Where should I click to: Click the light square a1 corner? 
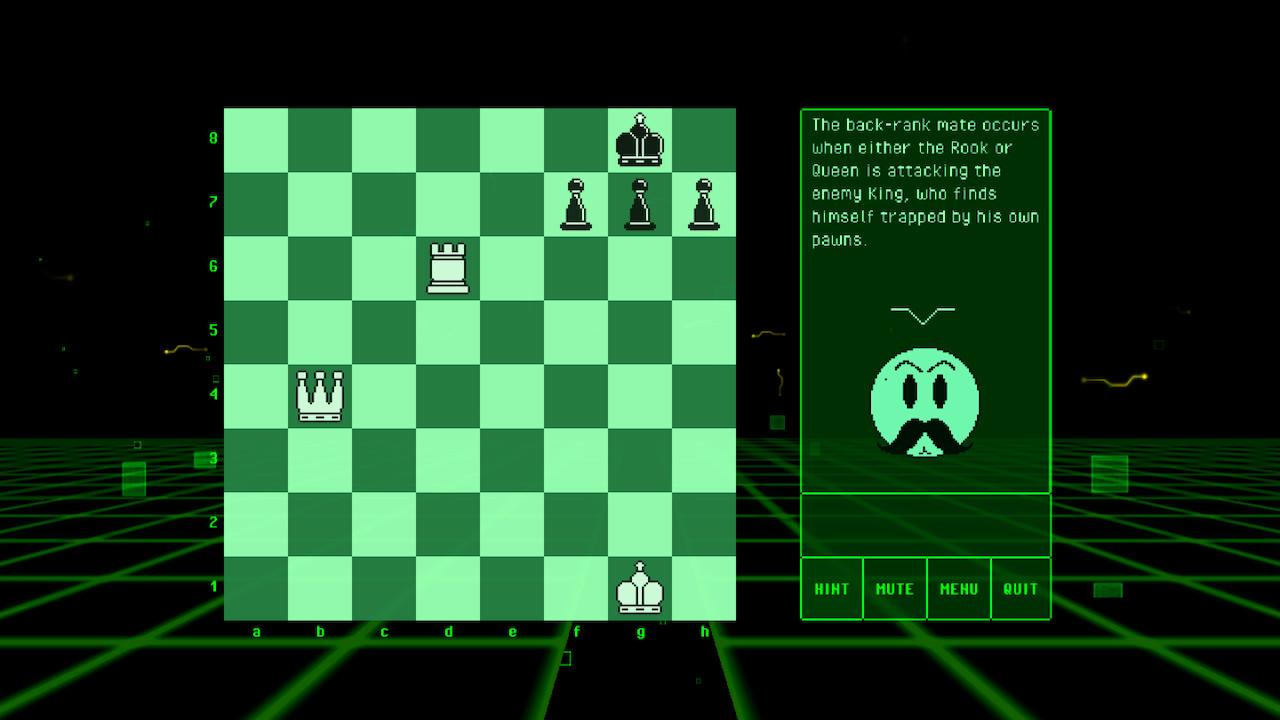[x=257, y=588]
